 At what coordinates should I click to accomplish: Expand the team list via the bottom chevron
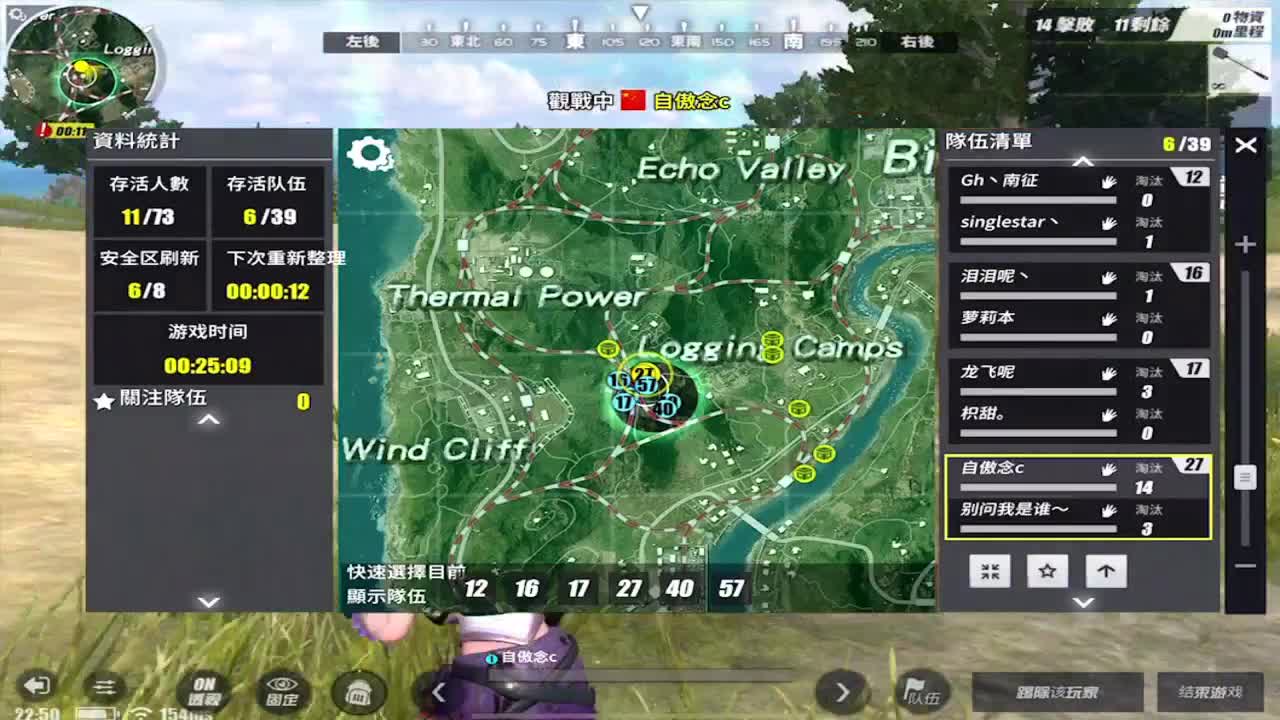click(x=1083, y=601)
